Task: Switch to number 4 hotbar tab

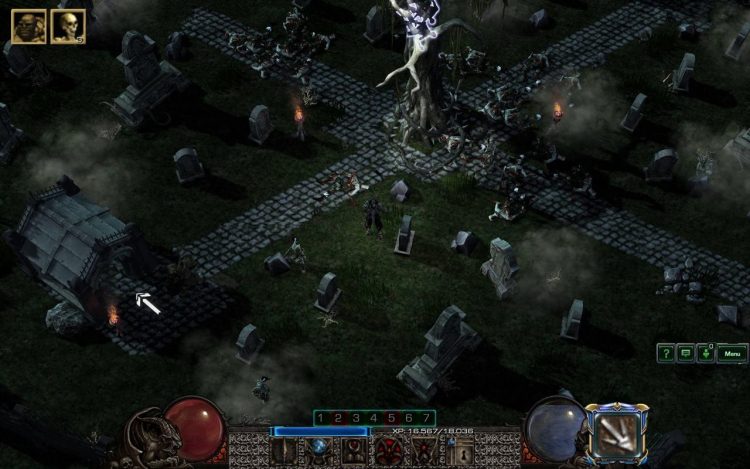Action: point(374,418)
